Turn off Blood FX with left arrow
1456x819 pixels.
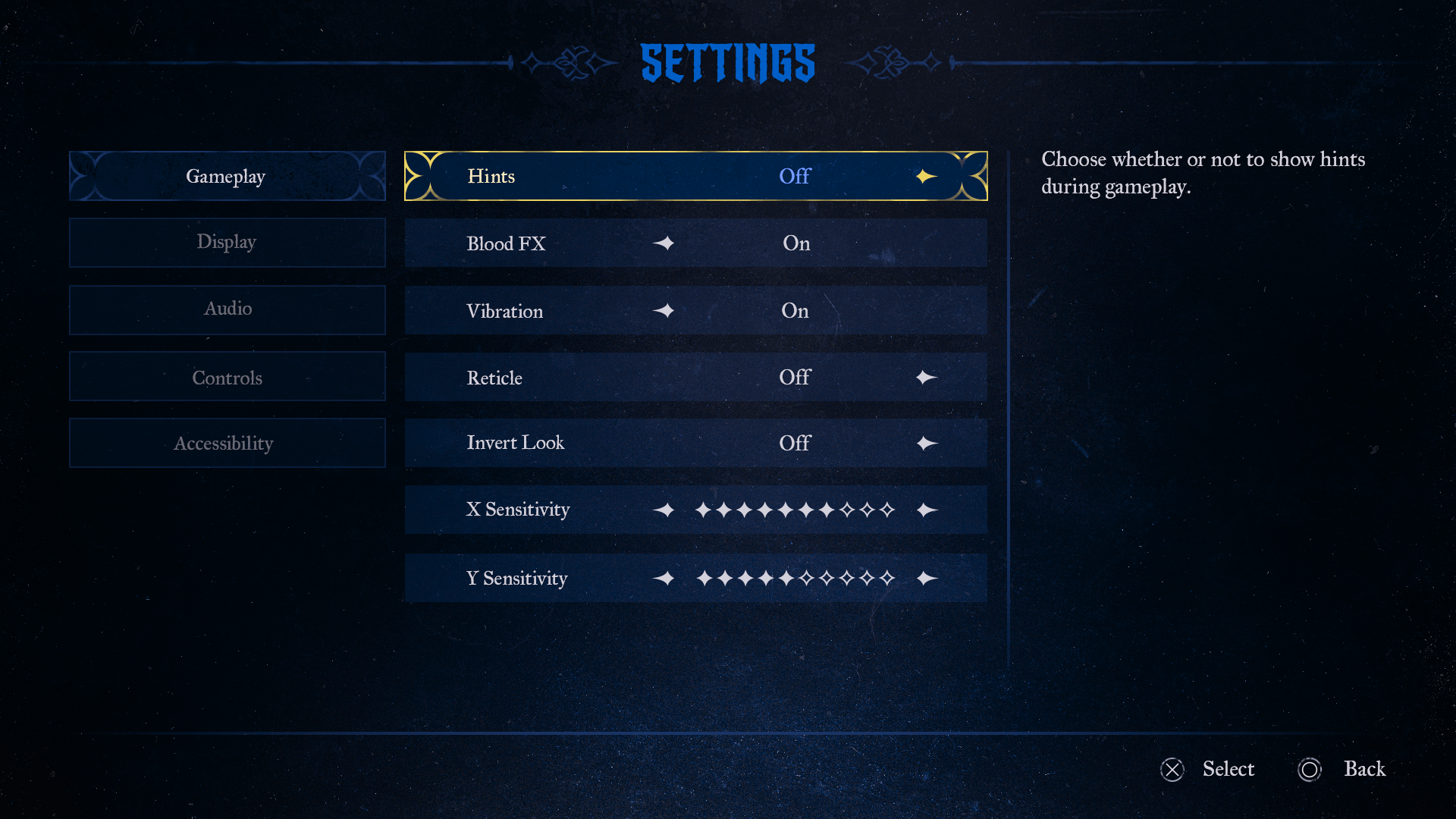click(664, 243)
